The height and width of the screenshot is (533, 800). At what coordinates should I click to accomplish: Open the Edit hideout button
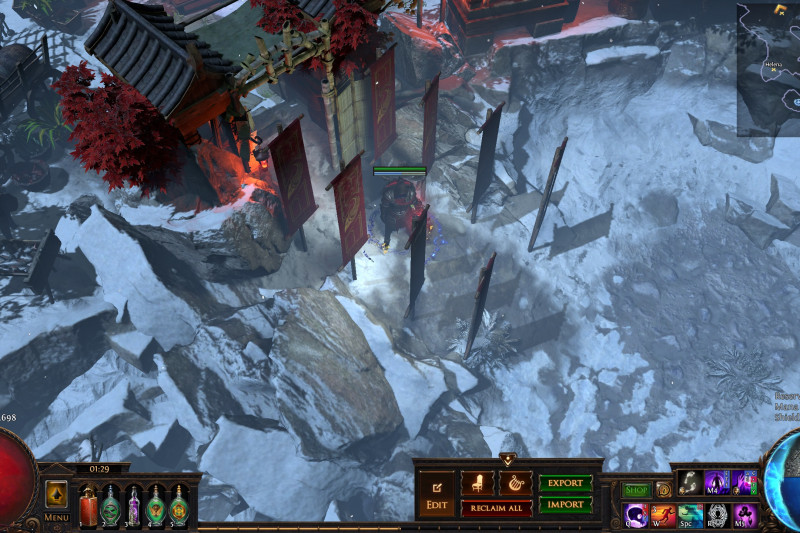(436, 496)
